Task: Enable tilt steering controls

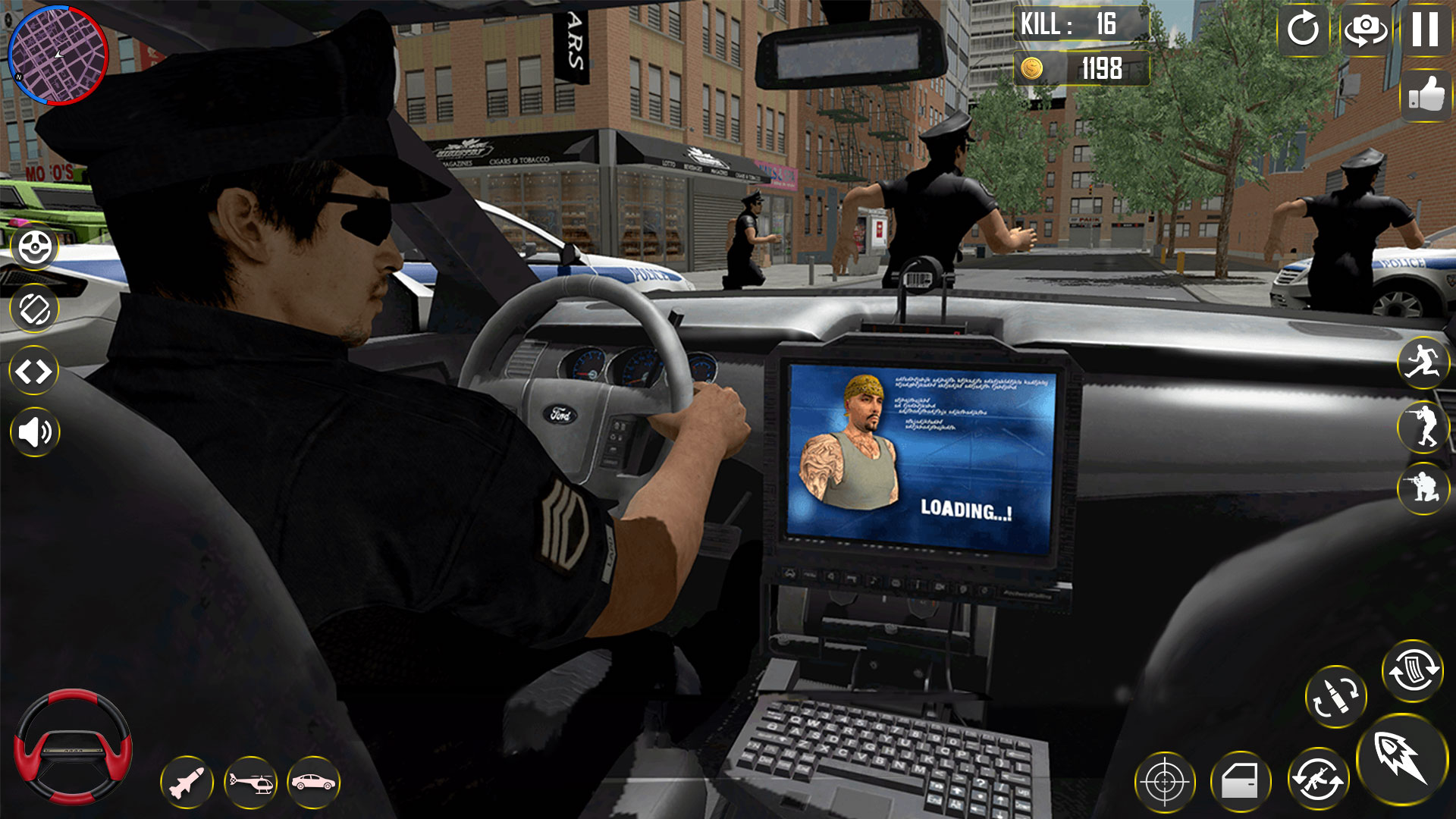Action: click(x=33, y=308)
